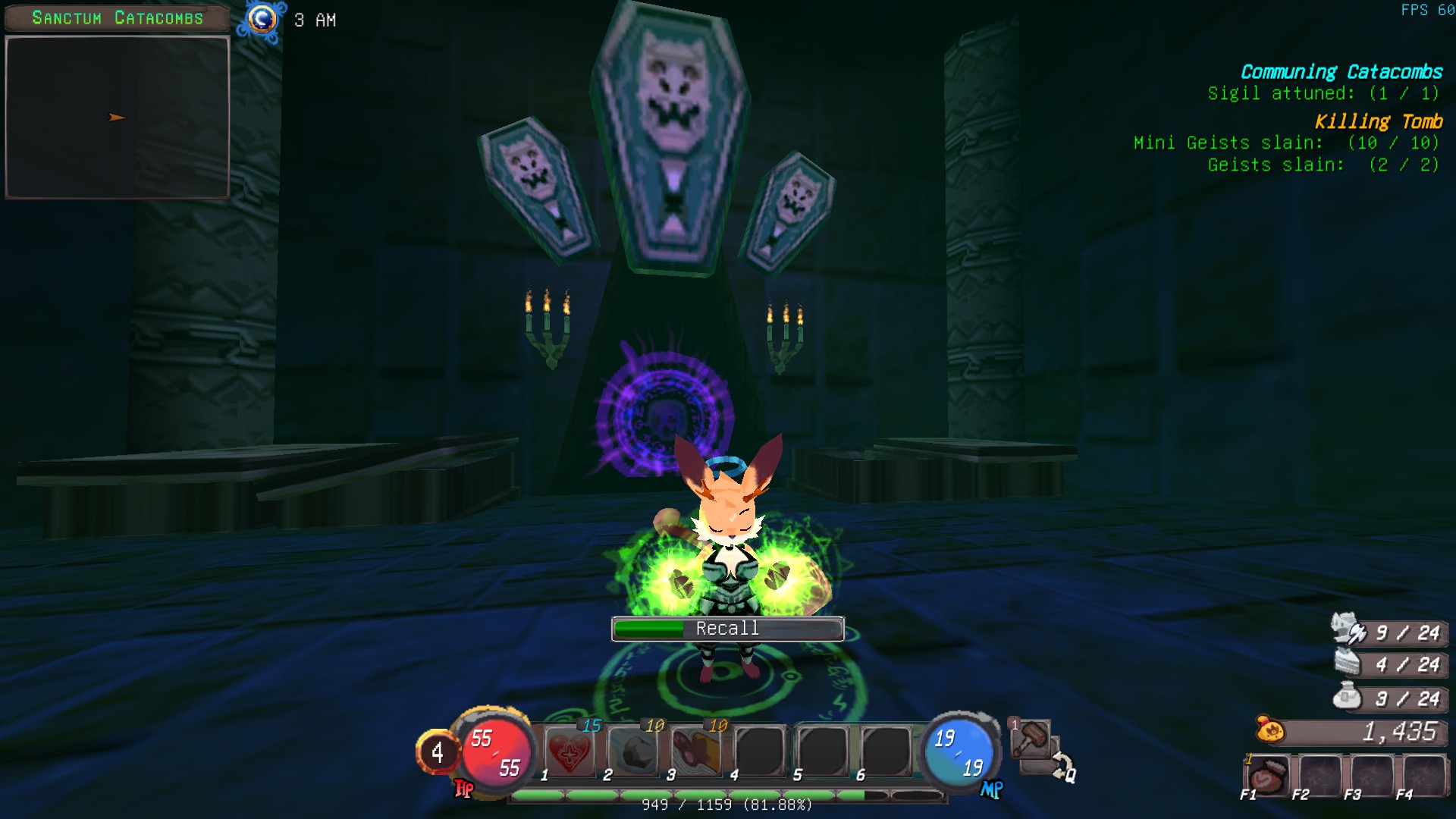Open the minimap panel
Screen dimensions: 1456x819
pyautogui.click(x=118, y=118)
